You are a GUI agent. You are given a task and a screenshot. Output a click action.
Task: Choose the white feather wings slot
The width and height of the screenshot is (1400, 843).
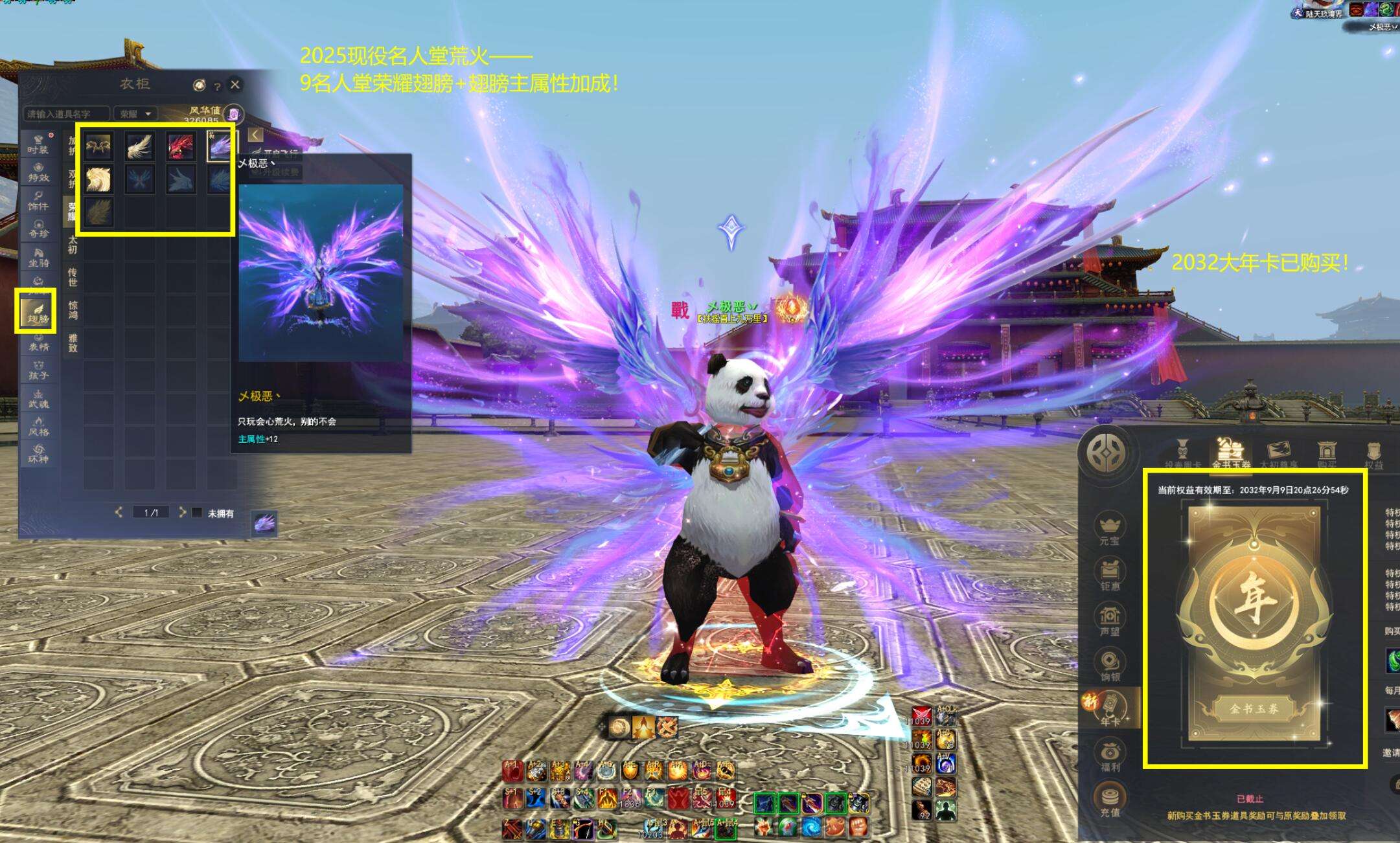point(139,146)
